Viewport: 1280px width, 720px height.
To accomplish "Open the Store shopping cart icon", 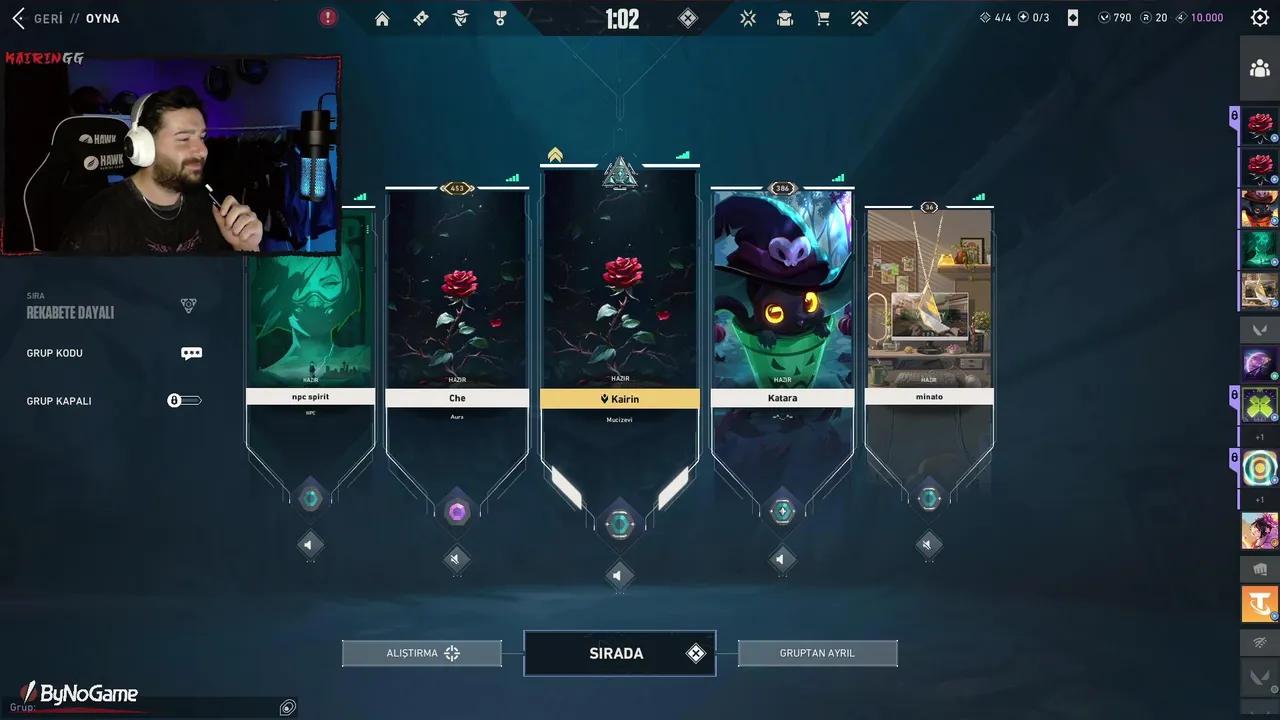I will 822,18.
